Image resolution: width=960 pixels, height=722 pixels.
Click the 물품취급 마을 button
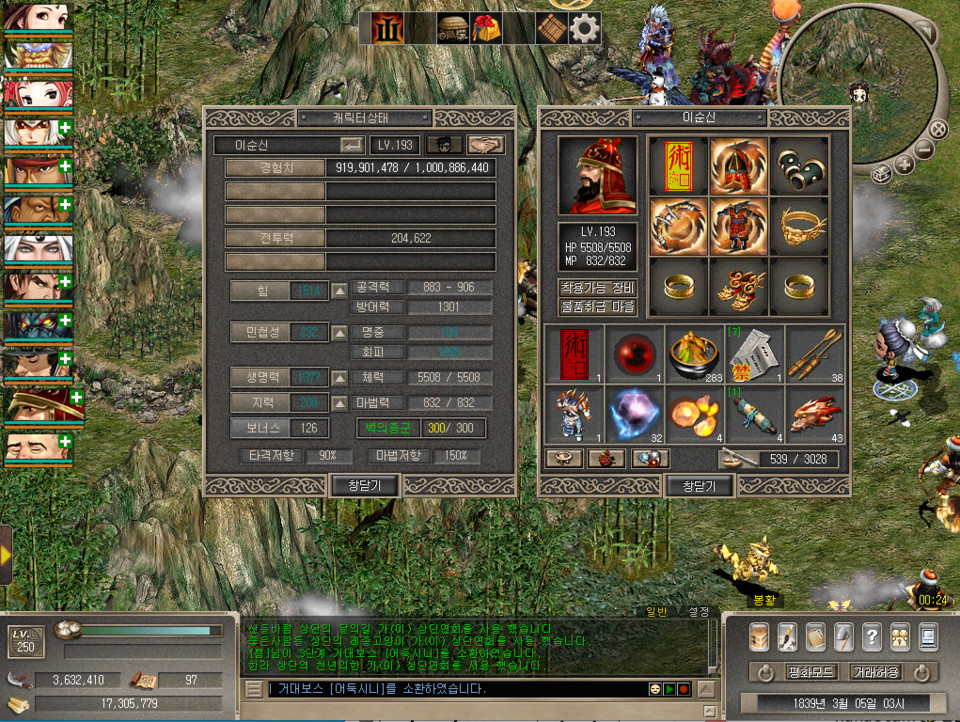(x=597, y=305)
